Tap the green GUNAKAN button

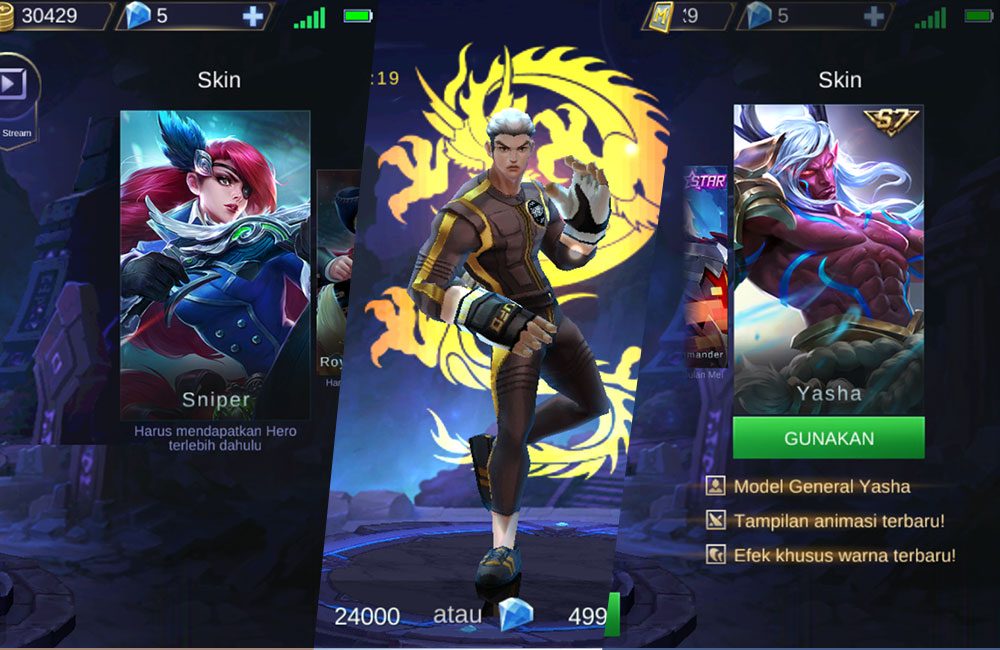828,438
